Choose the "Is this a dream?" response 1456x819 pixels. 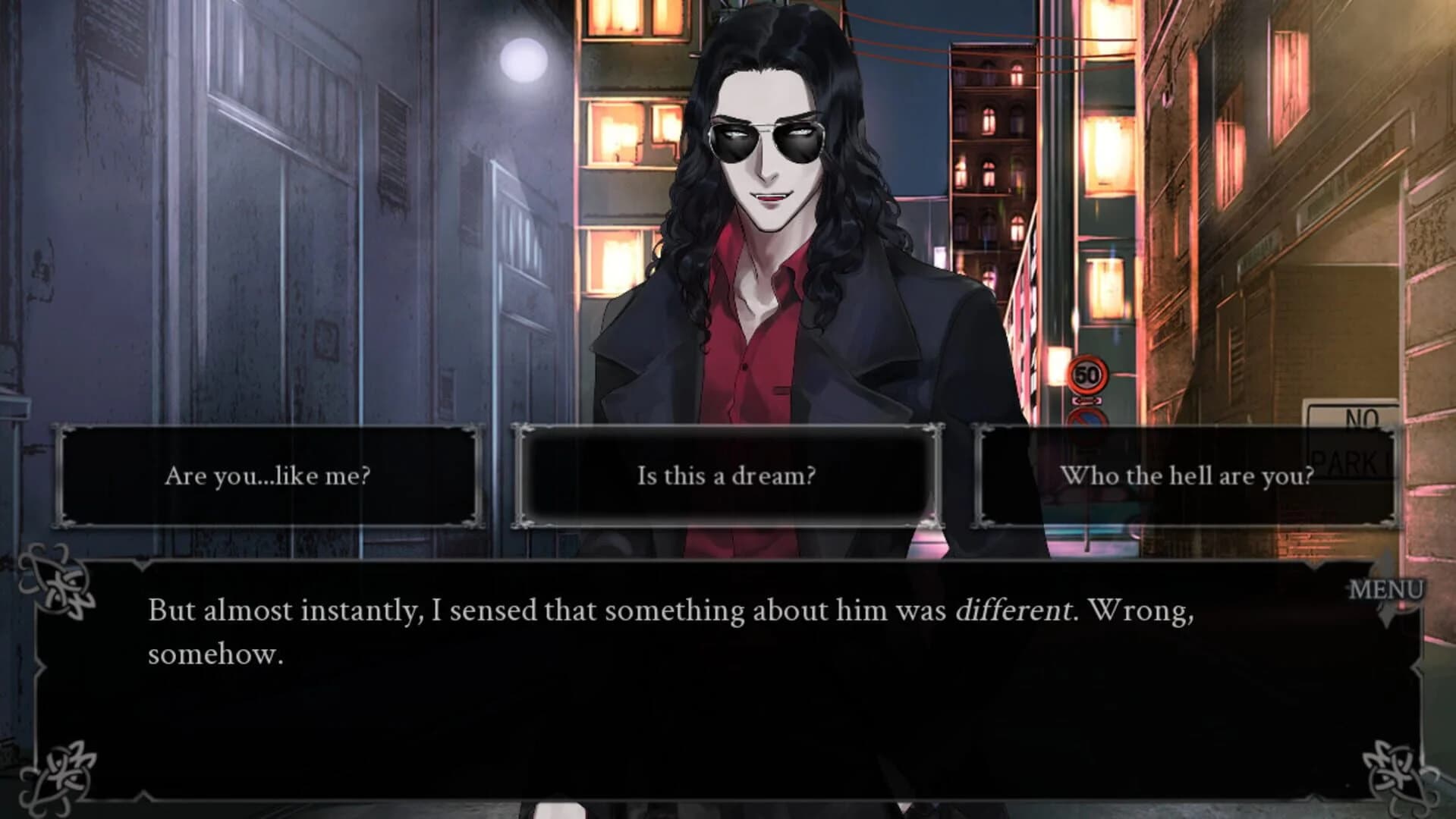tap(726, 476)
